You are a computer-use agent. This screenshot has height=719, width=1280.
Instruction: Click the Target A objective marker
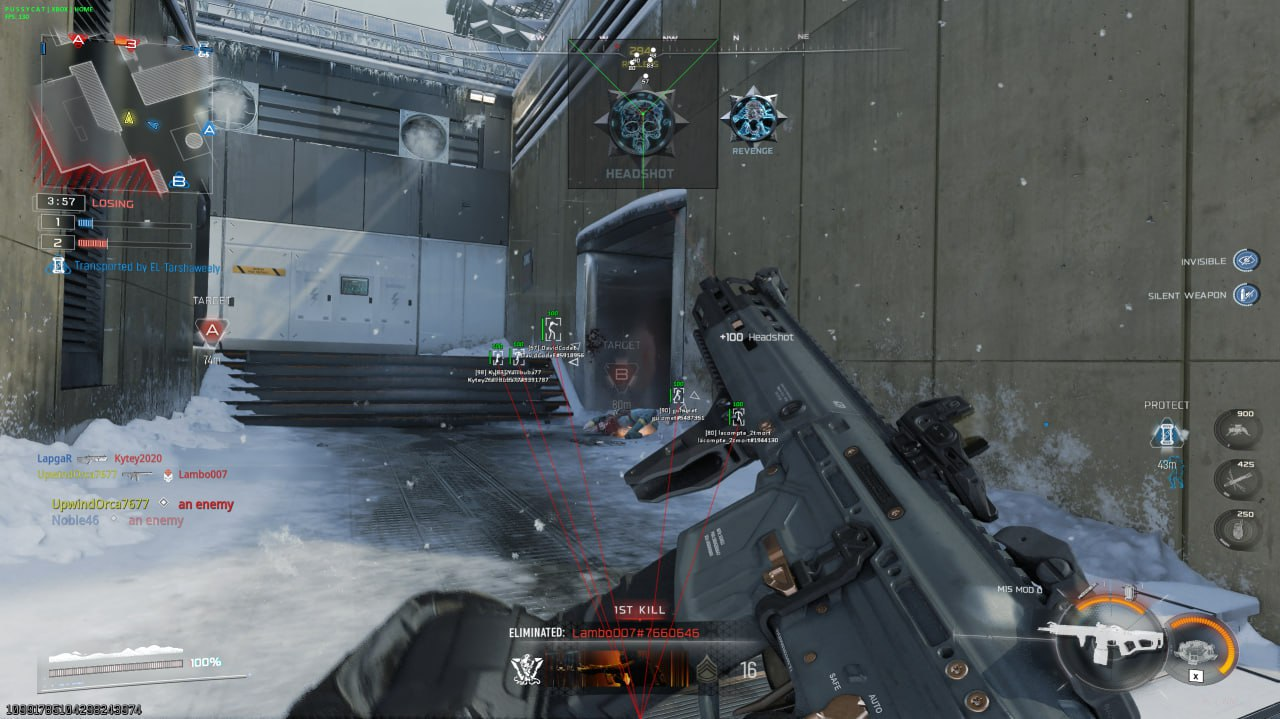tap(211, 331)
